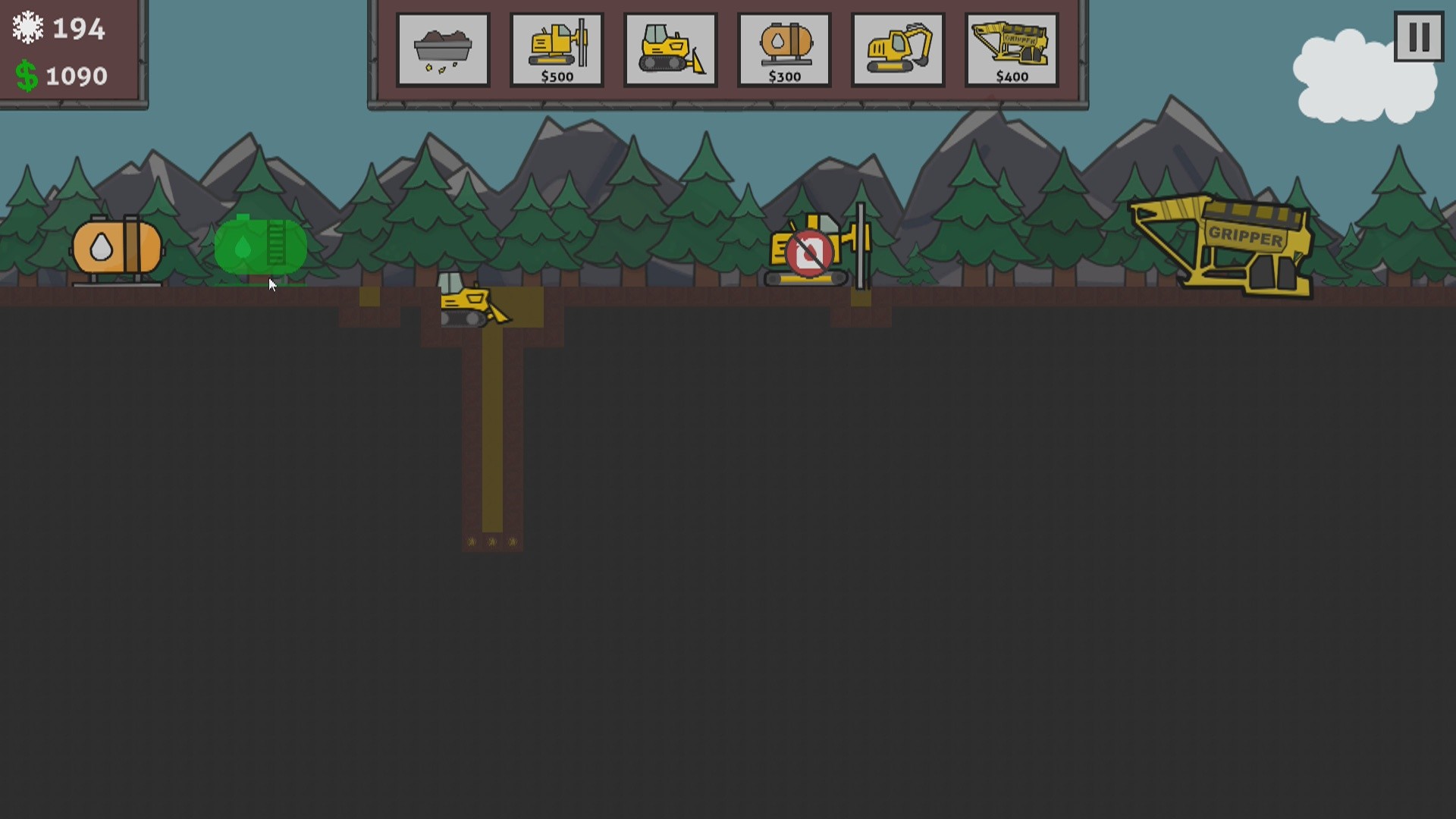Pick the bulldozer from the shop toolbar
This screenshot has height=819, width=1456.
[670, 48]
